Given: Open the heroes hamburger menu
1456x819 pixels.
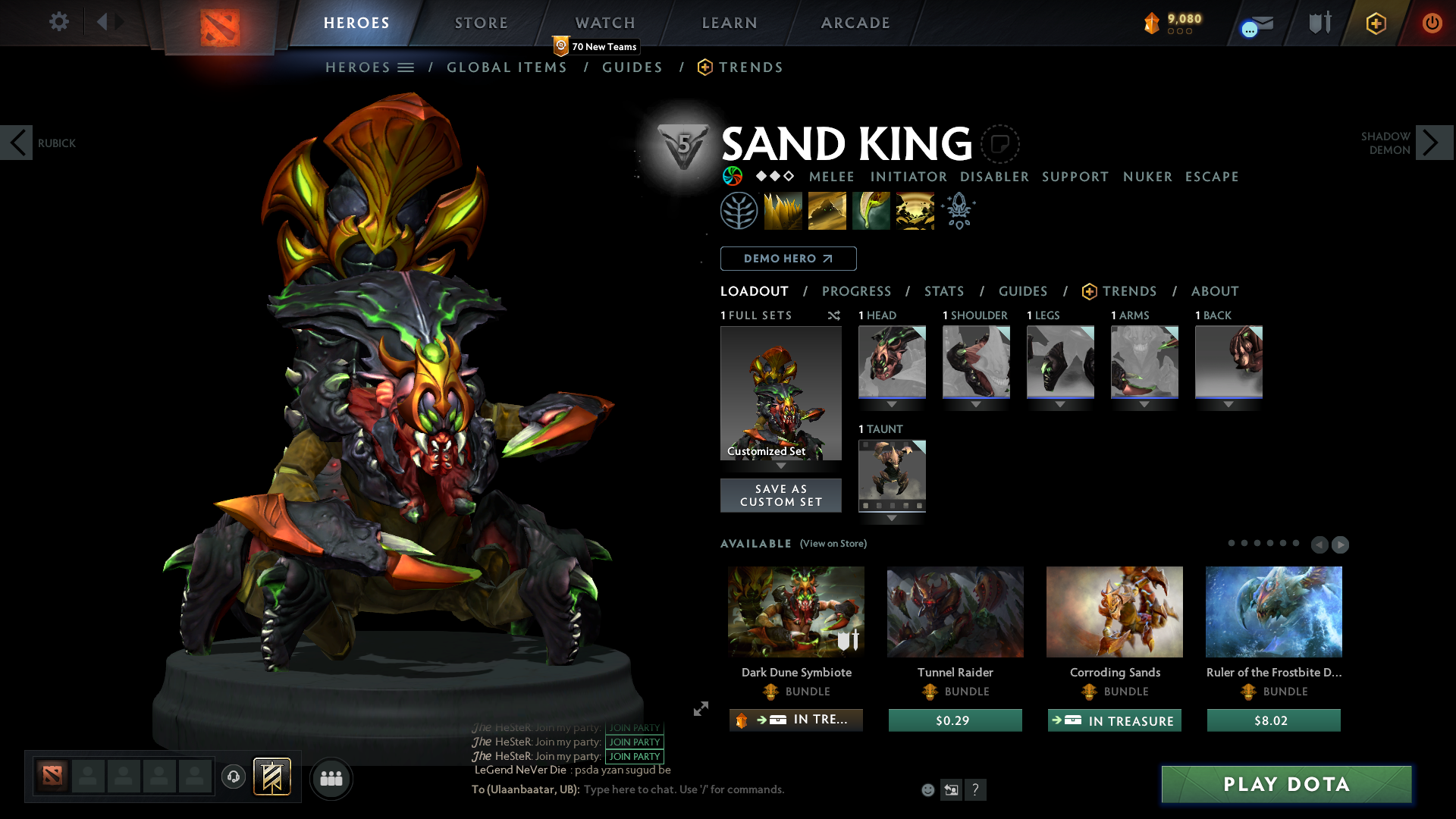Looking at the screenshot, I should coord(406,67).
